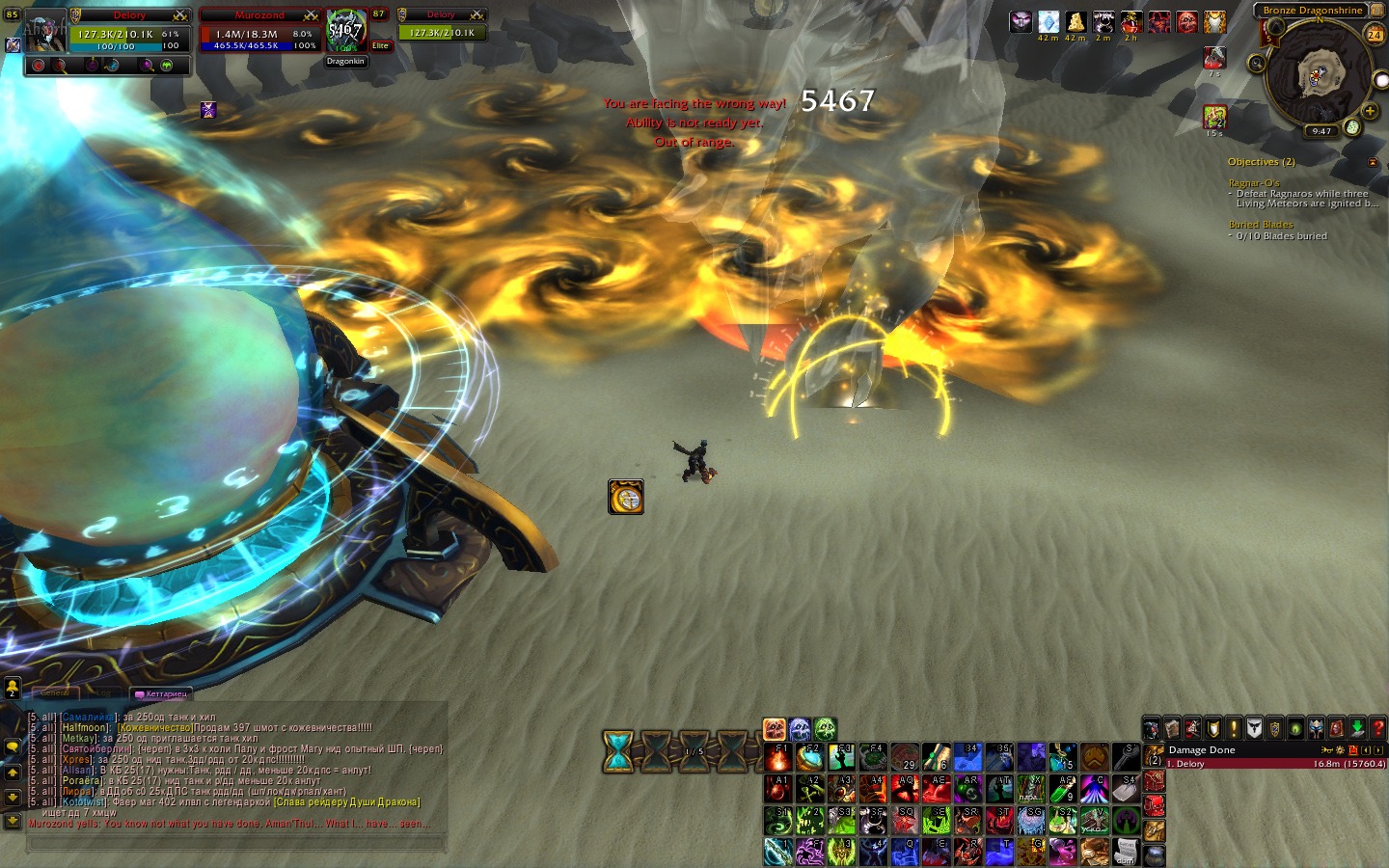Use the F1 fire ability slot
This screenshot has height=868, width=1389.
[777, 756]
